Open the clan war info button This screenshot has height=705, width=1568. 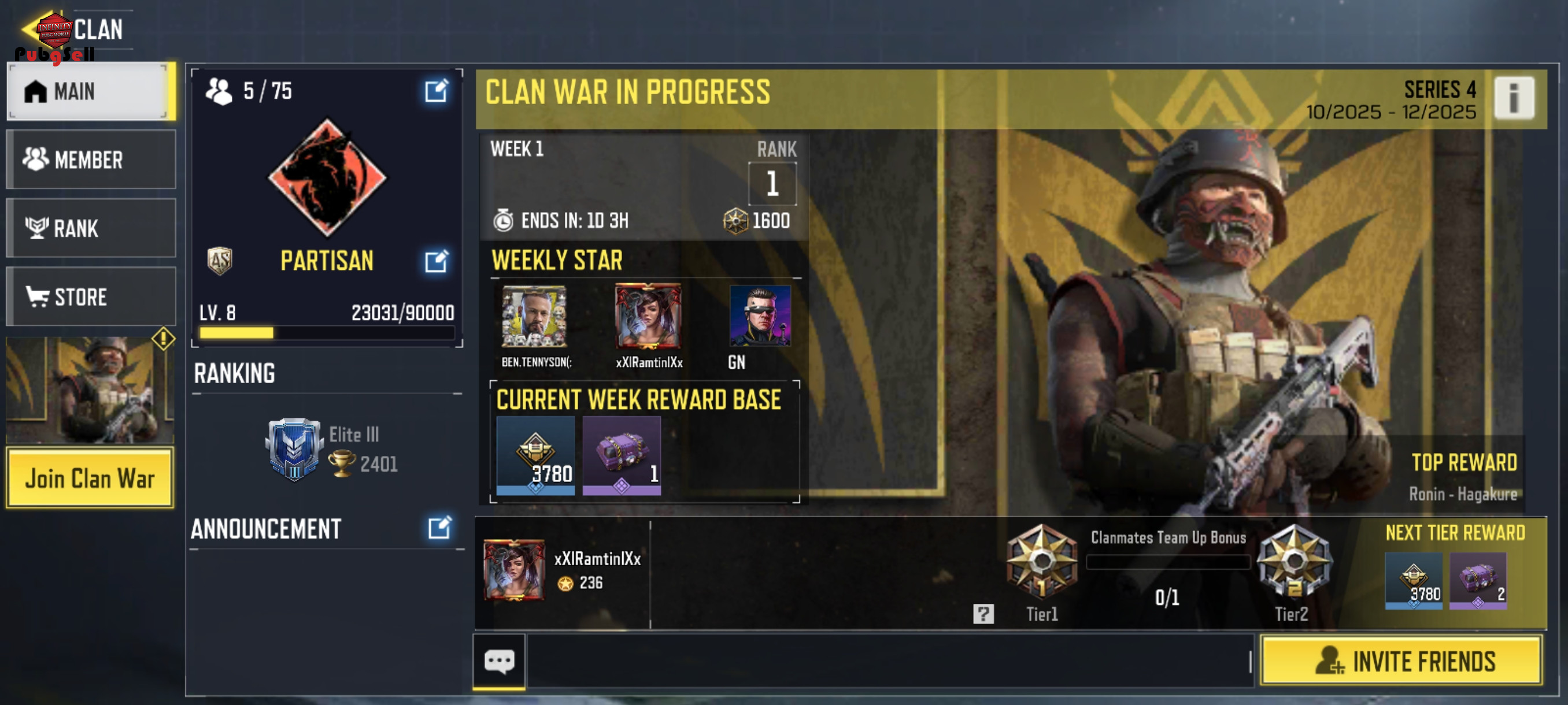[1513, 97]
